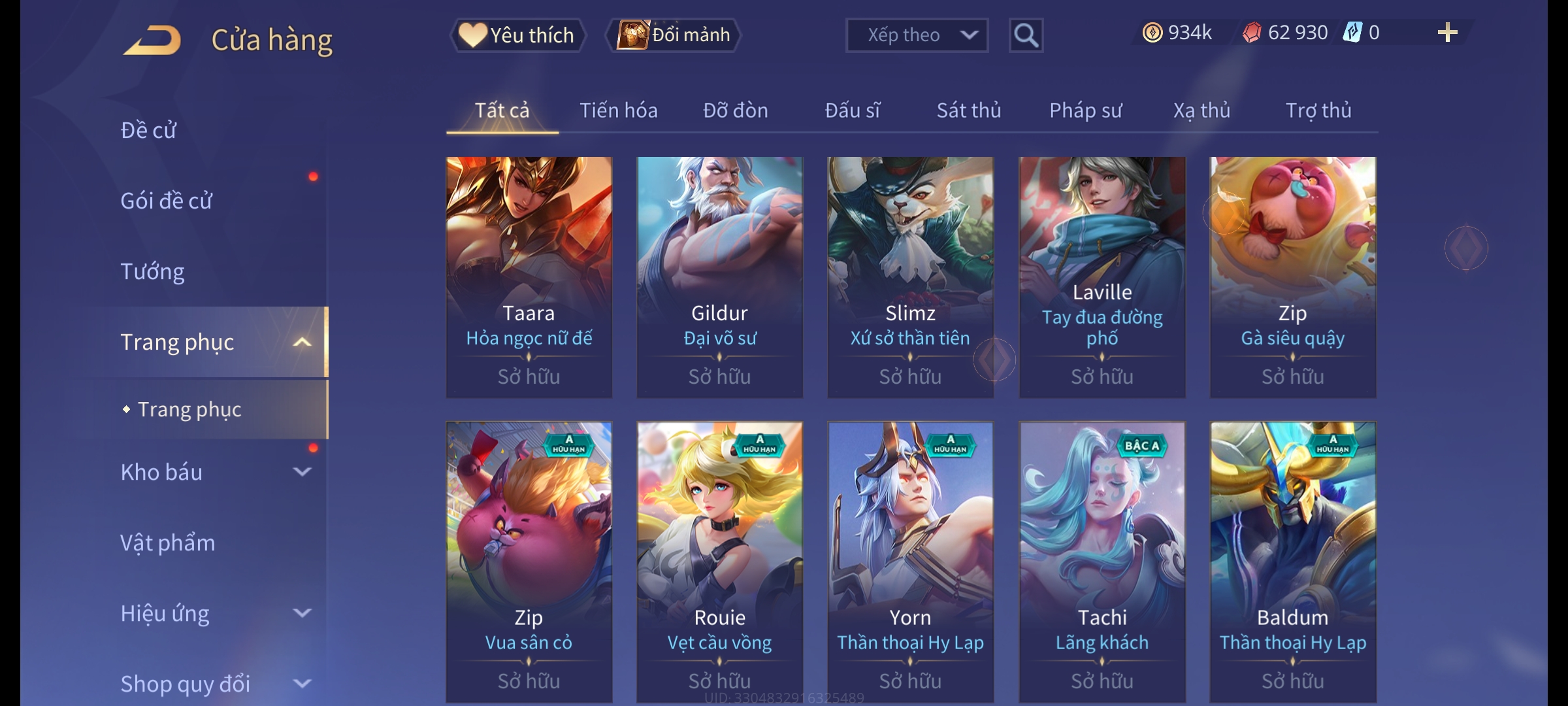The width and height of the screenshot is (1568, 706).
Task: Select Taara Hỏa ngọc nữ đế skin card
Action: point(529,276)
